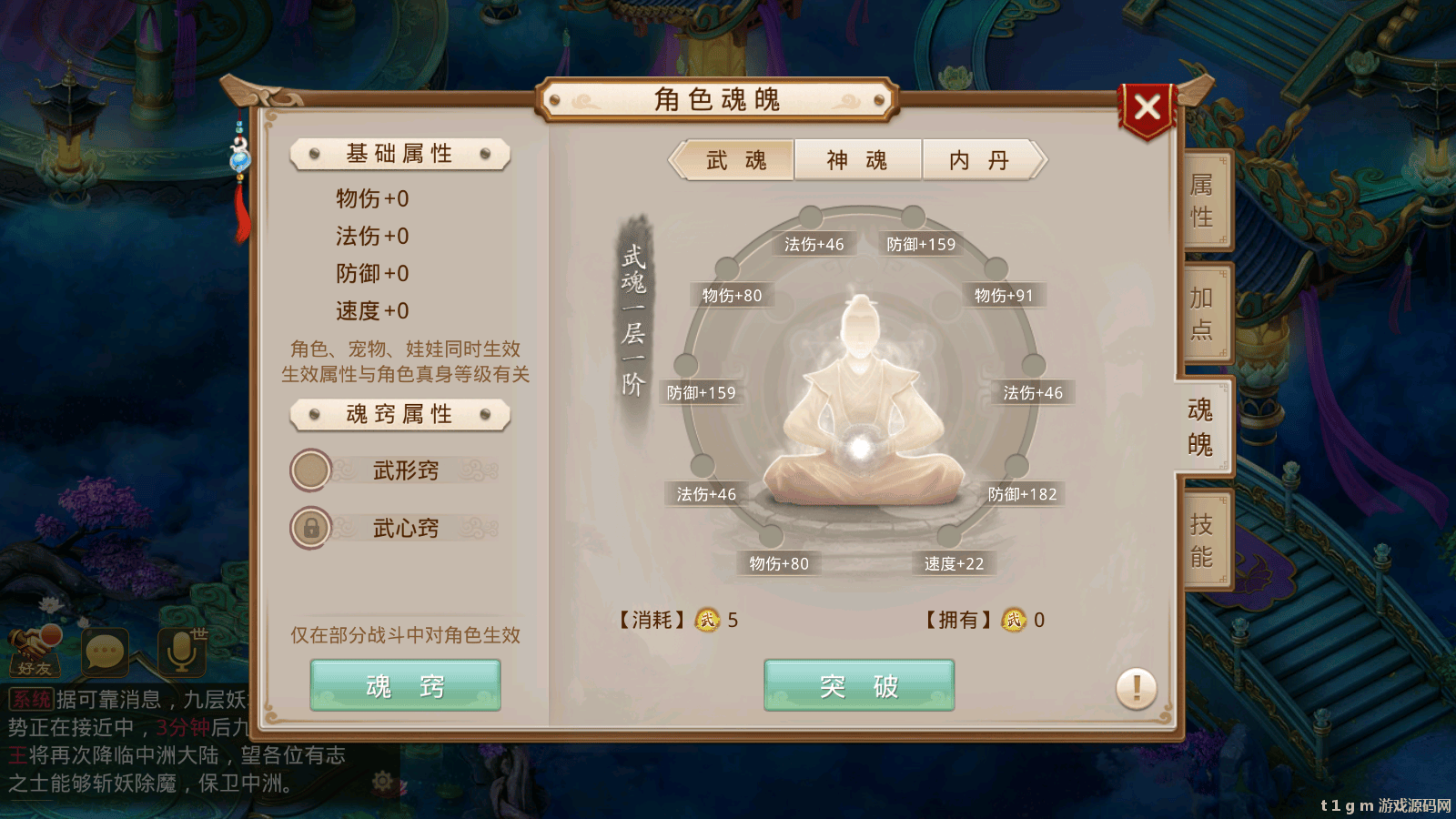
Task: Click the padlock on 武心窍
Action: [x=310, y=528]
